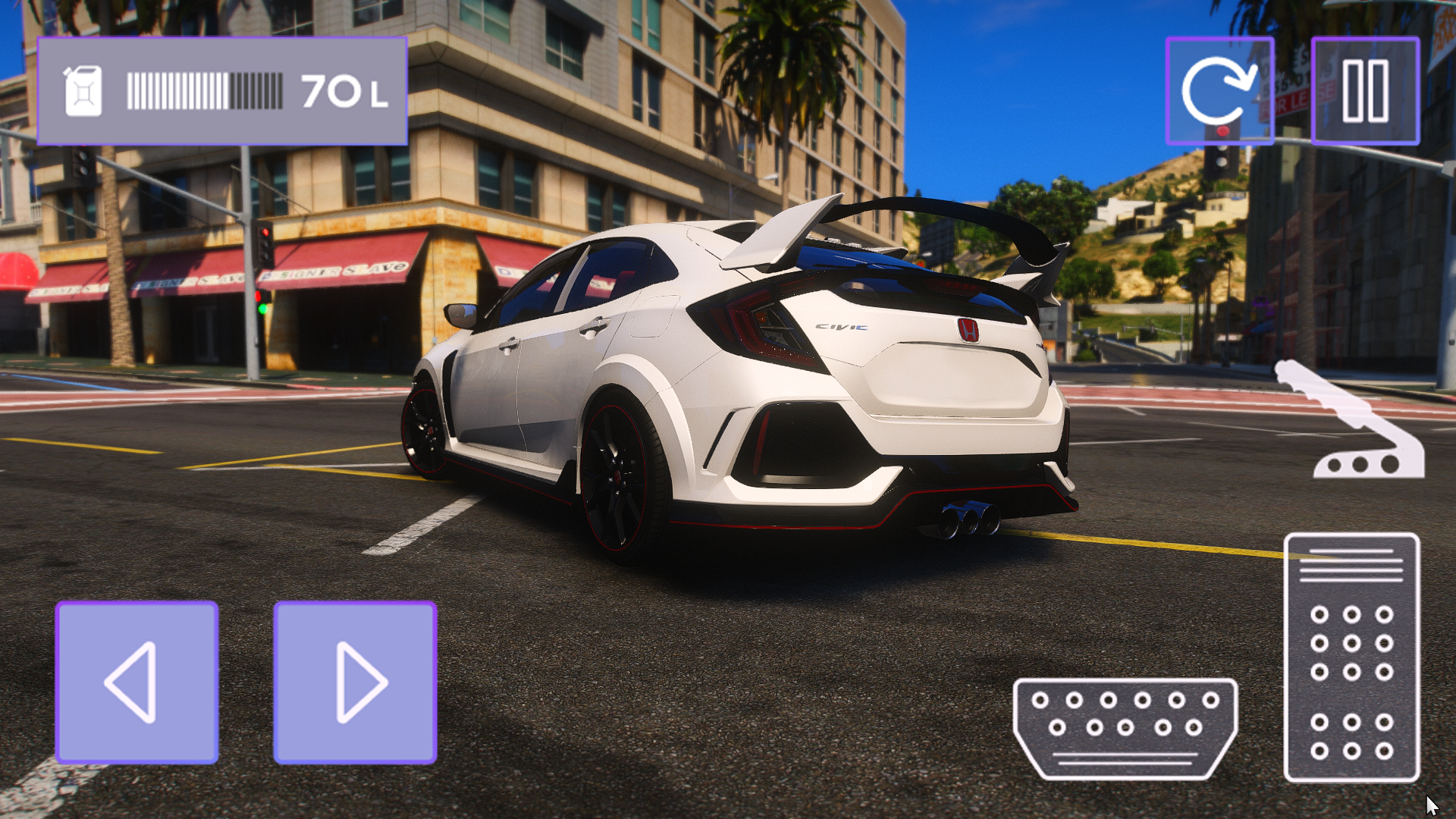Steer right with the right arrow button
The height and width of the screenshot is (819, 1456).
pyautogui.click(x=356, y=684)
